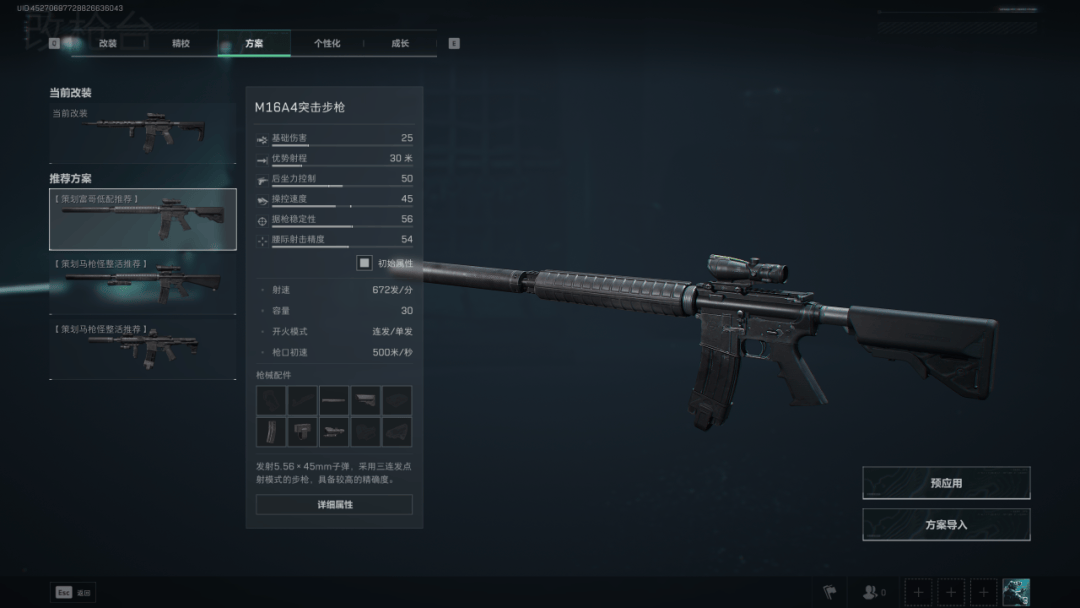Go back with the 返回 button
1080x608 pixels.
74,593
